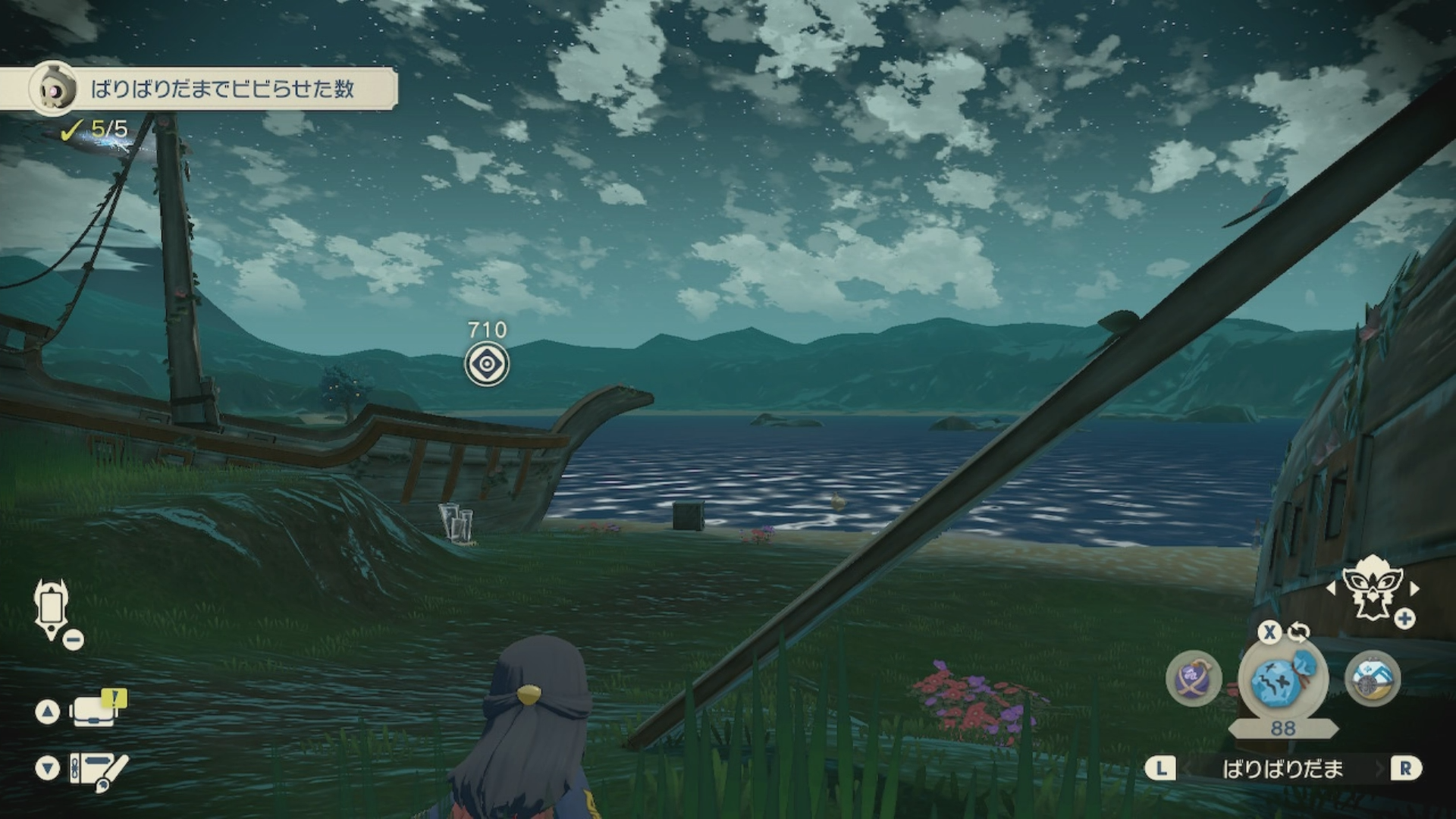Choose the purple smoke bomb item slot
The height and width of the screenshot is (819, 1456).
point(1194,679)
